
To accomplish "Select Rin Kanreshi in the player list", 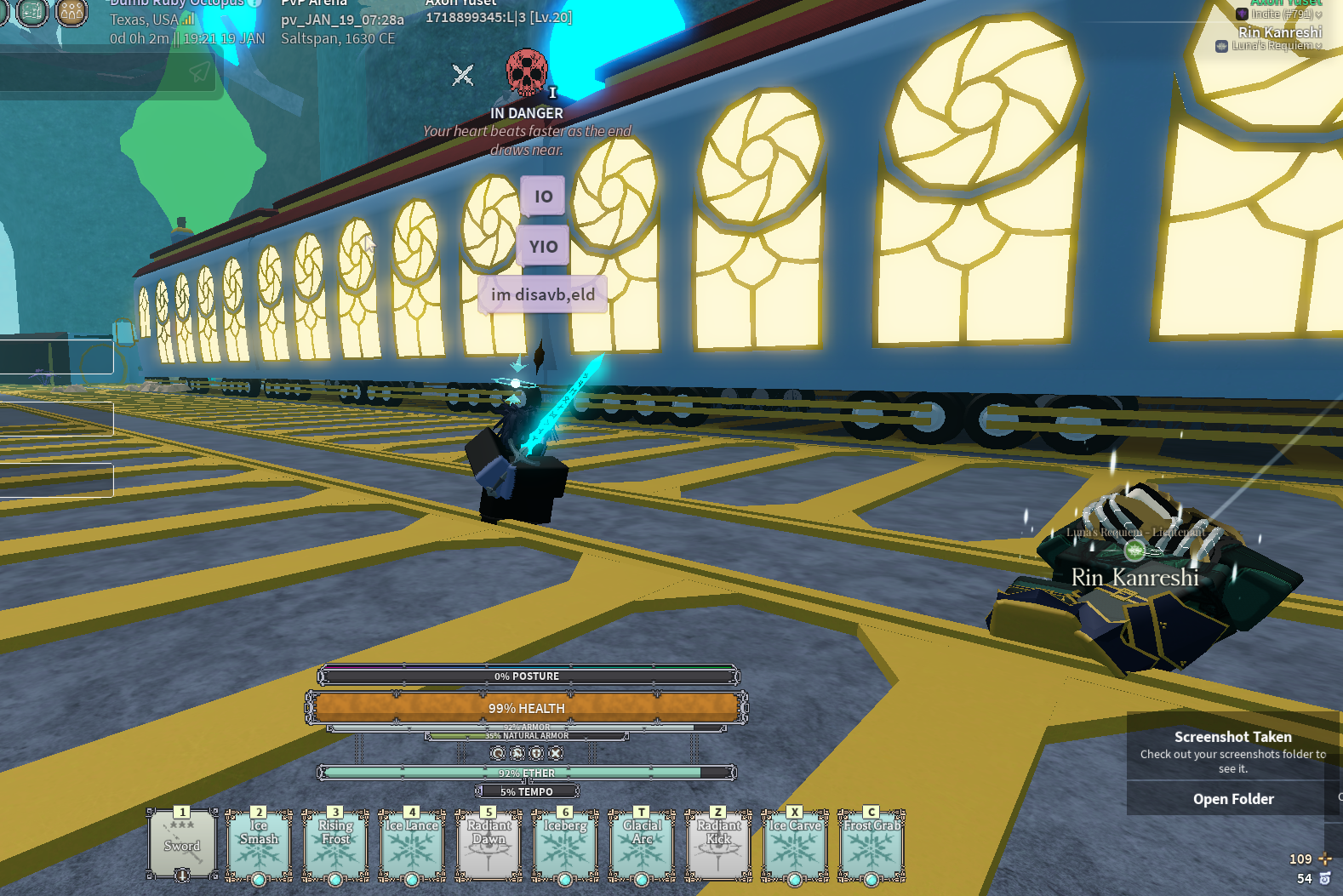I will coord(1279,32).
